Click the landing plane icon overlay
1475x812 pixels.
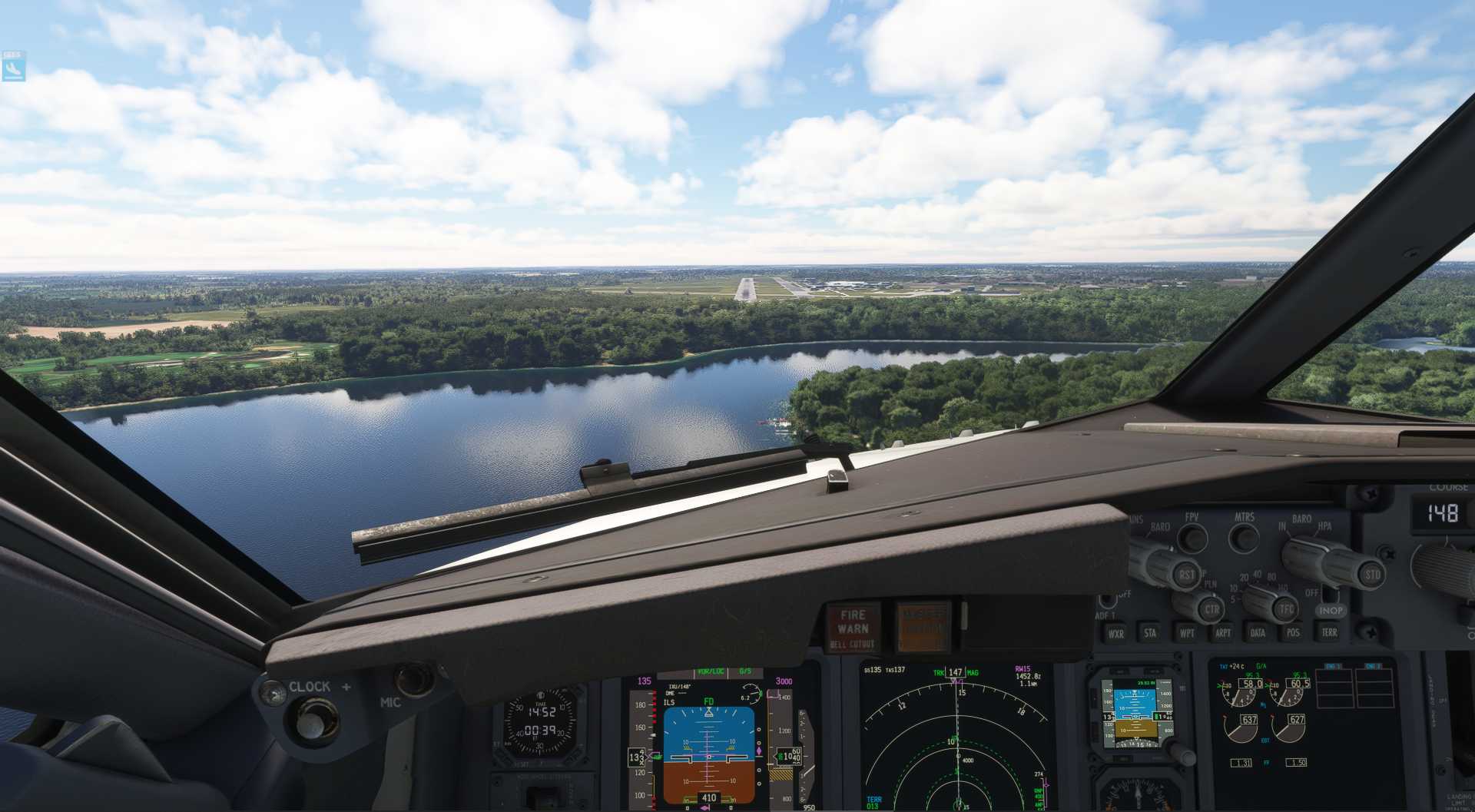(x=13, y=68)
